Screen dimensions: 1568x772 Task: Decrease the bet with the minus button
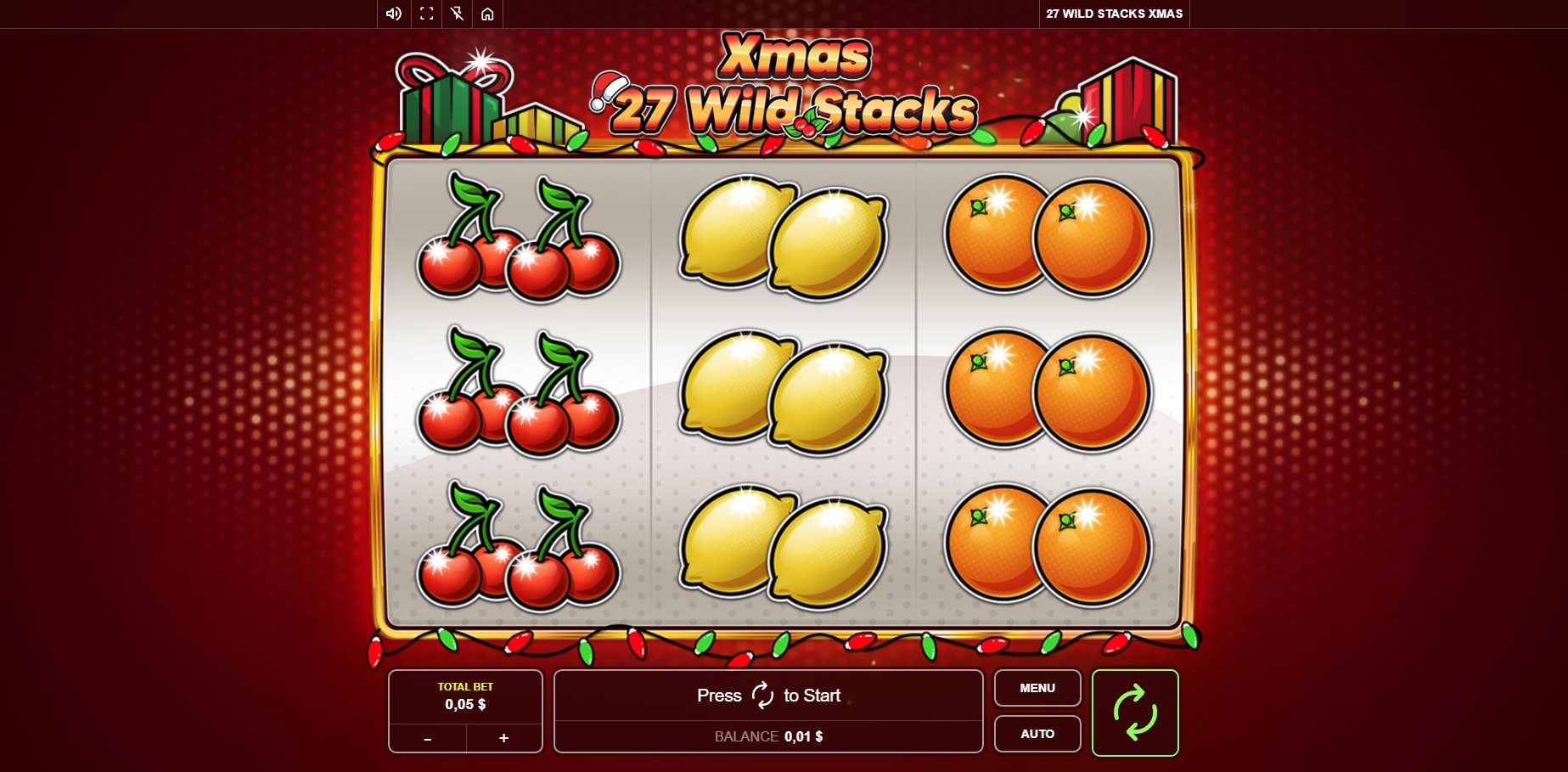[428, 738]
